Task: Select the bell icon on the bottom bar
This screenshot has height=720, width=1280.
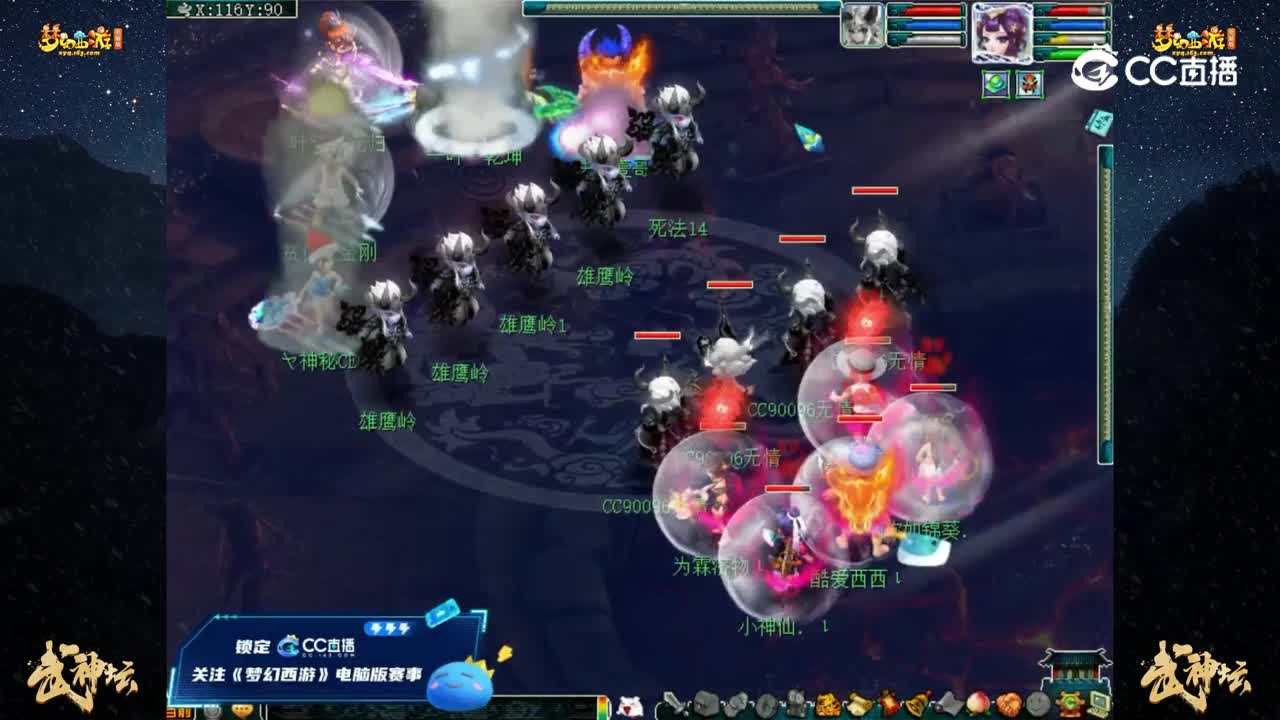Action: coord(916,703)
